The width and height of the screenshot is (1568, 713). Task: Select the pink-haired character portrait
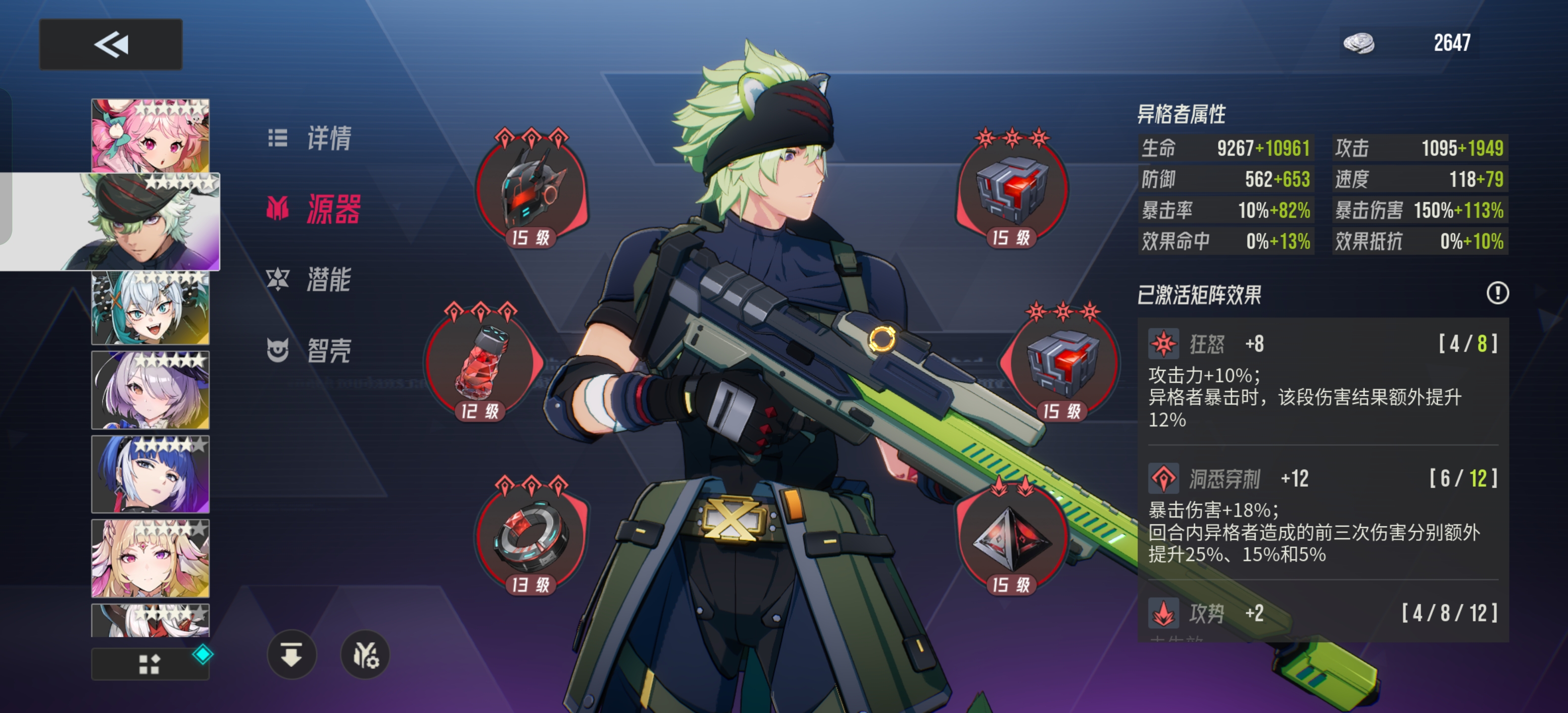(150, 136)
